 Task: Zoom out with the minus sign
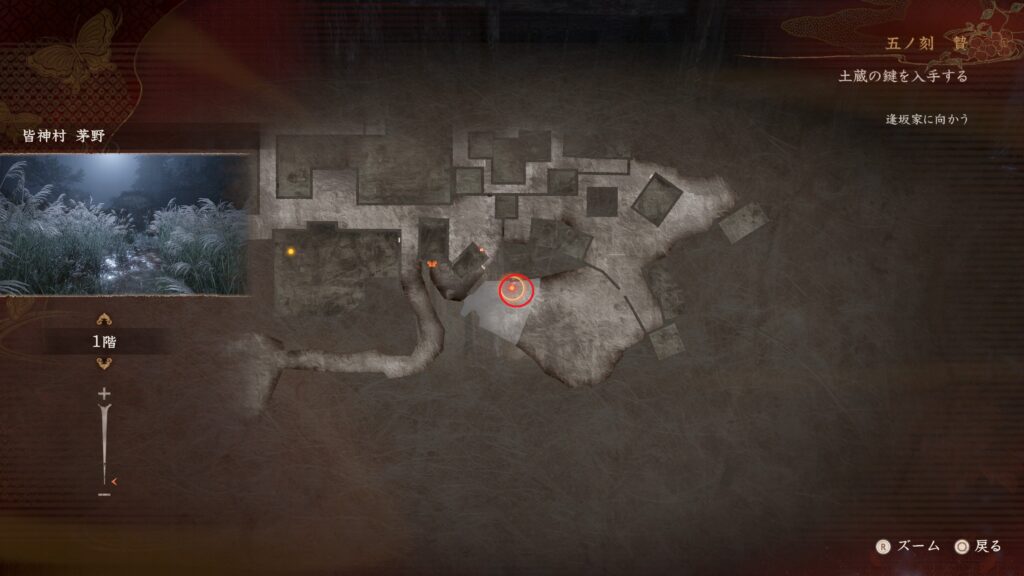pyautogui.click(x=103, y=494)
